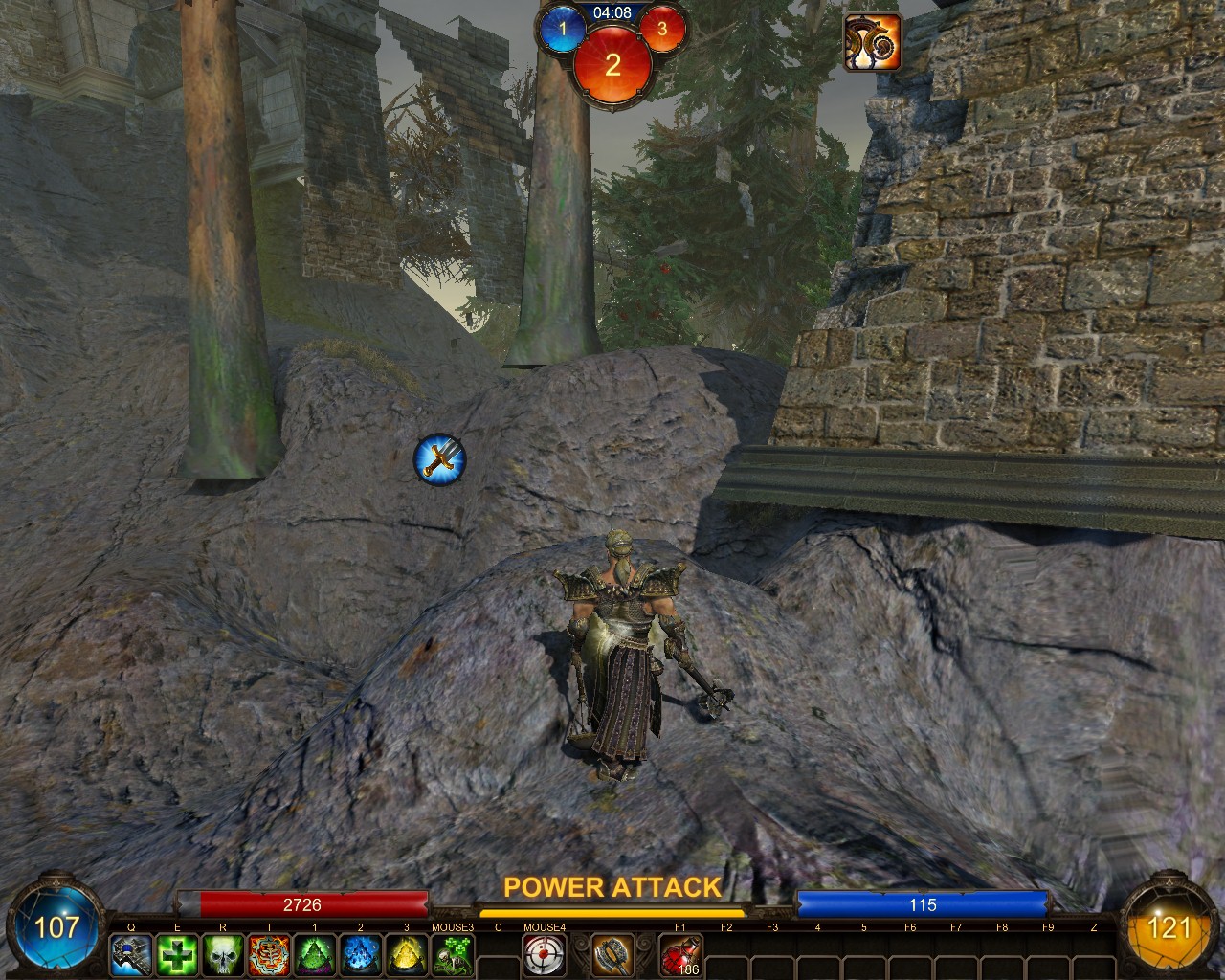Screen dimensions: 1225x980
Task: Activate the hammer ability in slot Q
Action: [131, 954]
